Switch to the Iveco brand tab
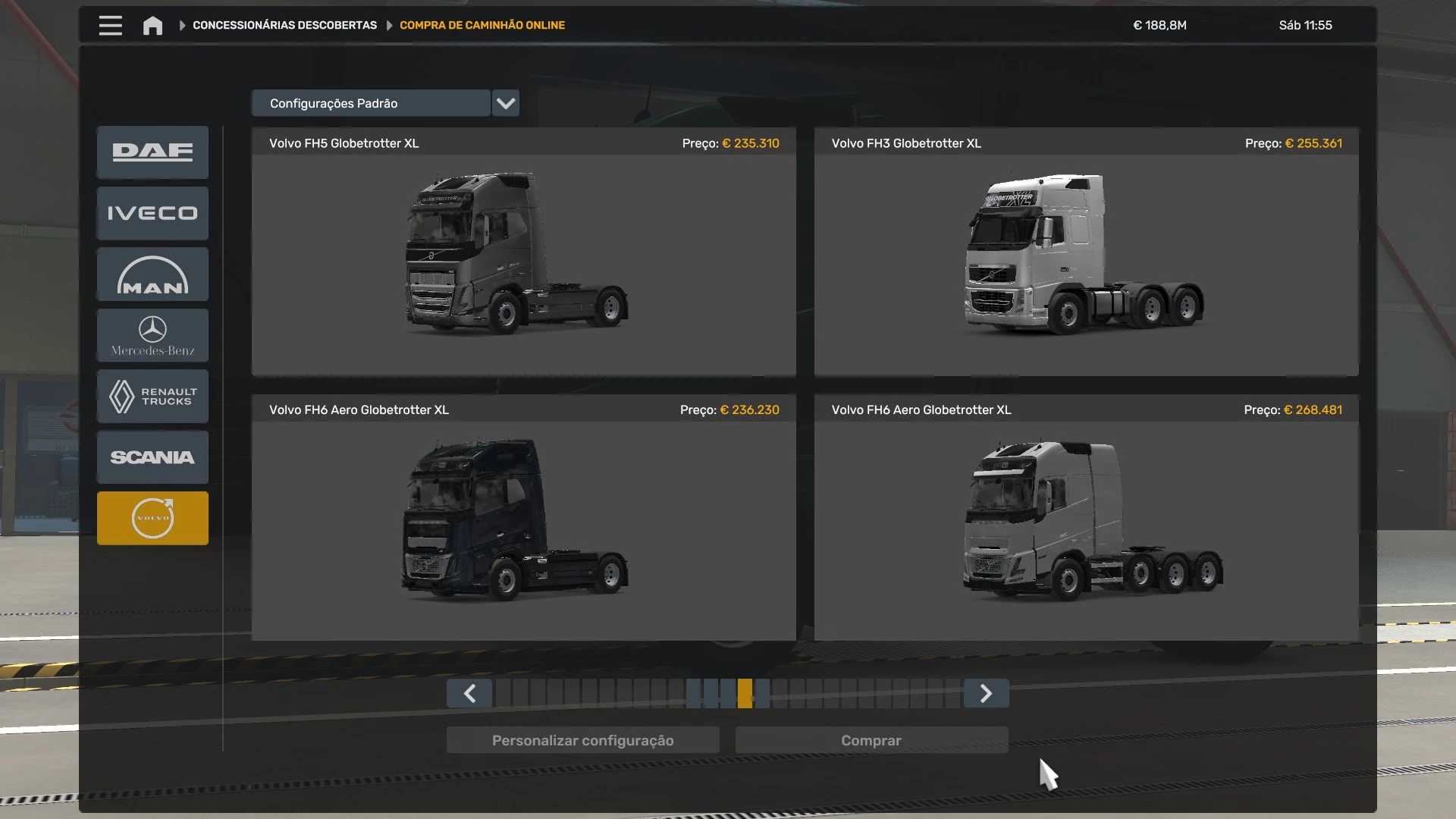The width and height of the screenshot is (1456, 819). (152, 214)
